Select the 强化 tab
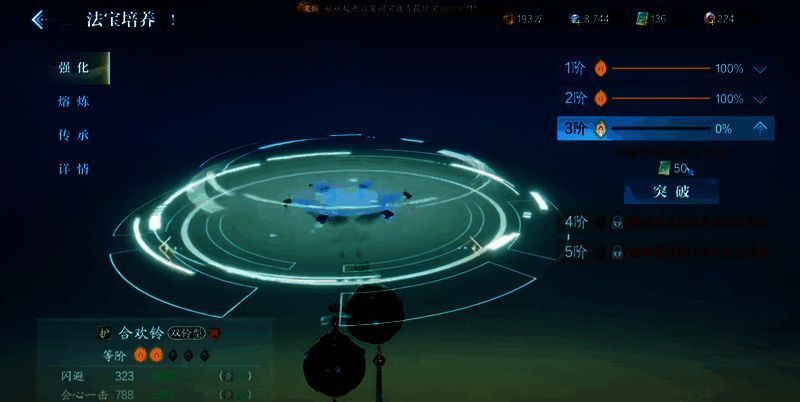Viewport: 800px width, 402px height. point(75,68)
